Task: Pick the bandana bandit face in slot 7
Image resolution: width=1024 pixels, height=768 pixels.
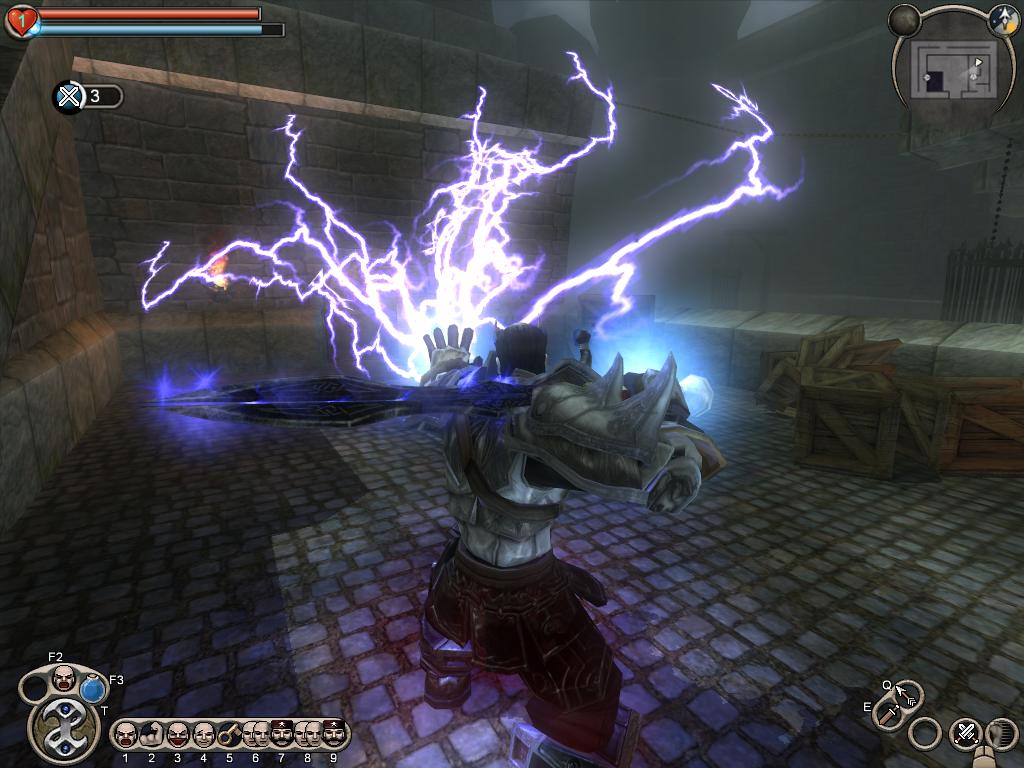Action: tap(281, 735)
